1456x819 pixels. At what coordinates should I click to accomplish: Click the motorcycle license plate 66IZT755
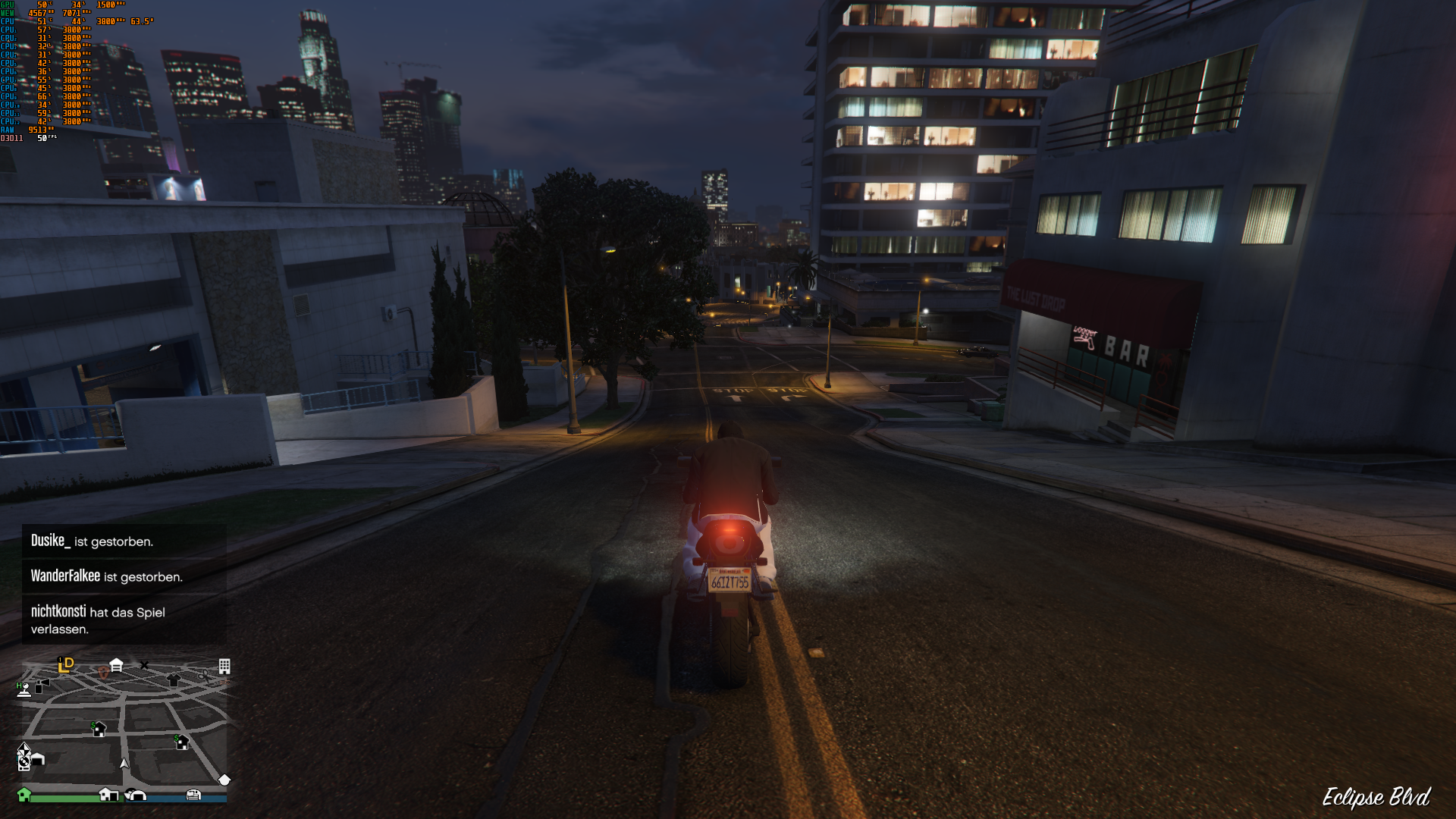click(729, 581)
